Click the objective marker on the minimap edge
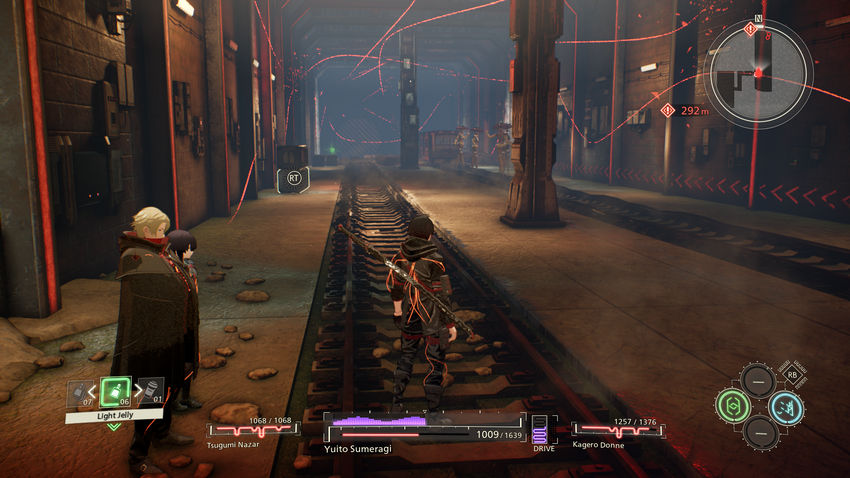Image resolution: width=850 pixels, height=478 pixels. click(x=750, y=29)
